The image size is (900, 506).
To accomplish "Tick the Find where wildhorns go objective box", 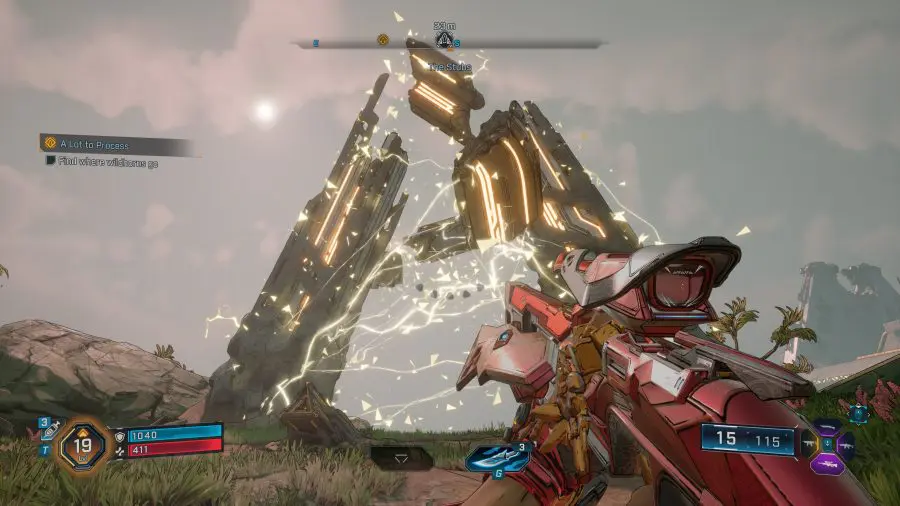I will coord(50,161).
